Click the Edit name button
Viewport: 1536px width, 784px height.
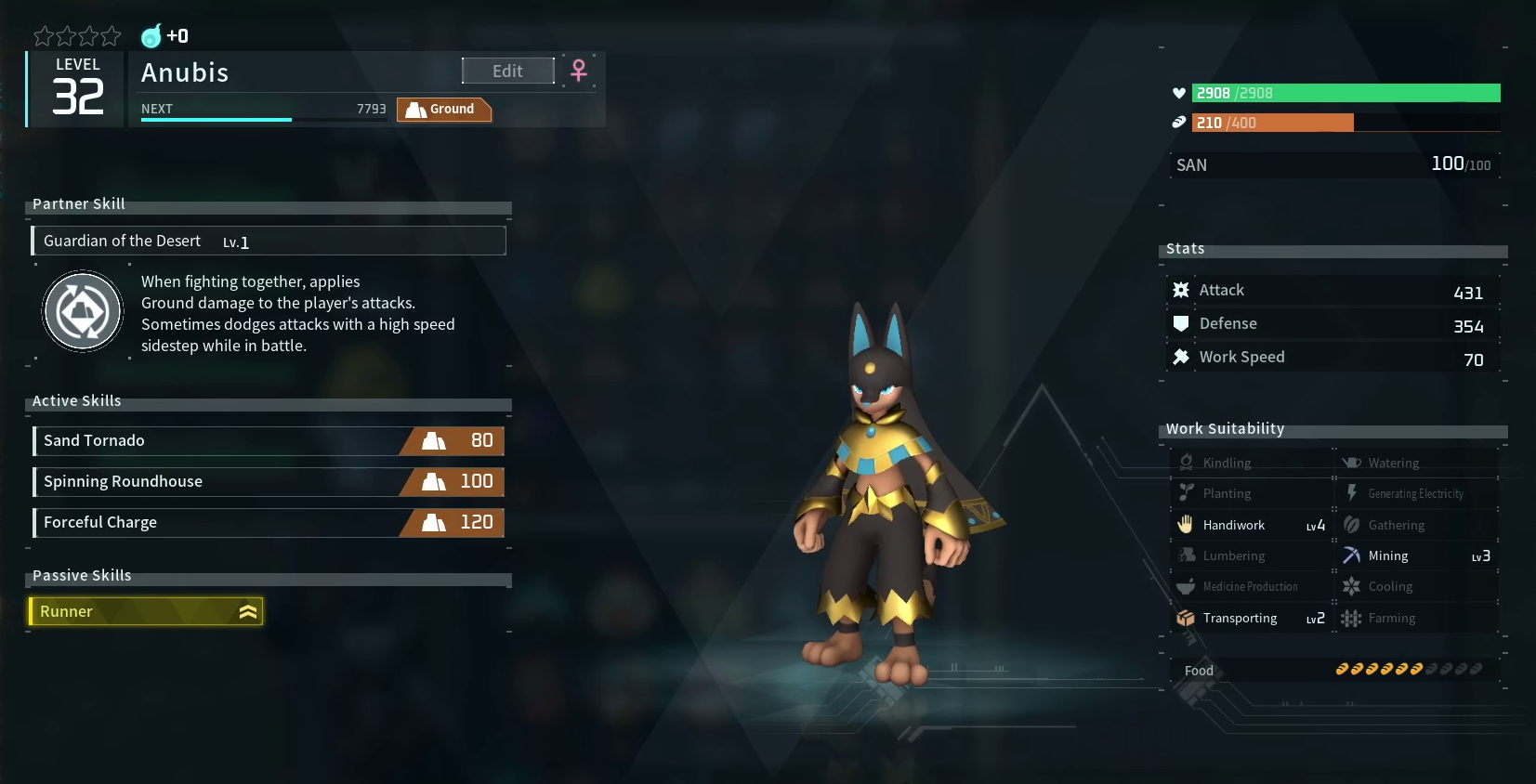click(x=507, y=72)
